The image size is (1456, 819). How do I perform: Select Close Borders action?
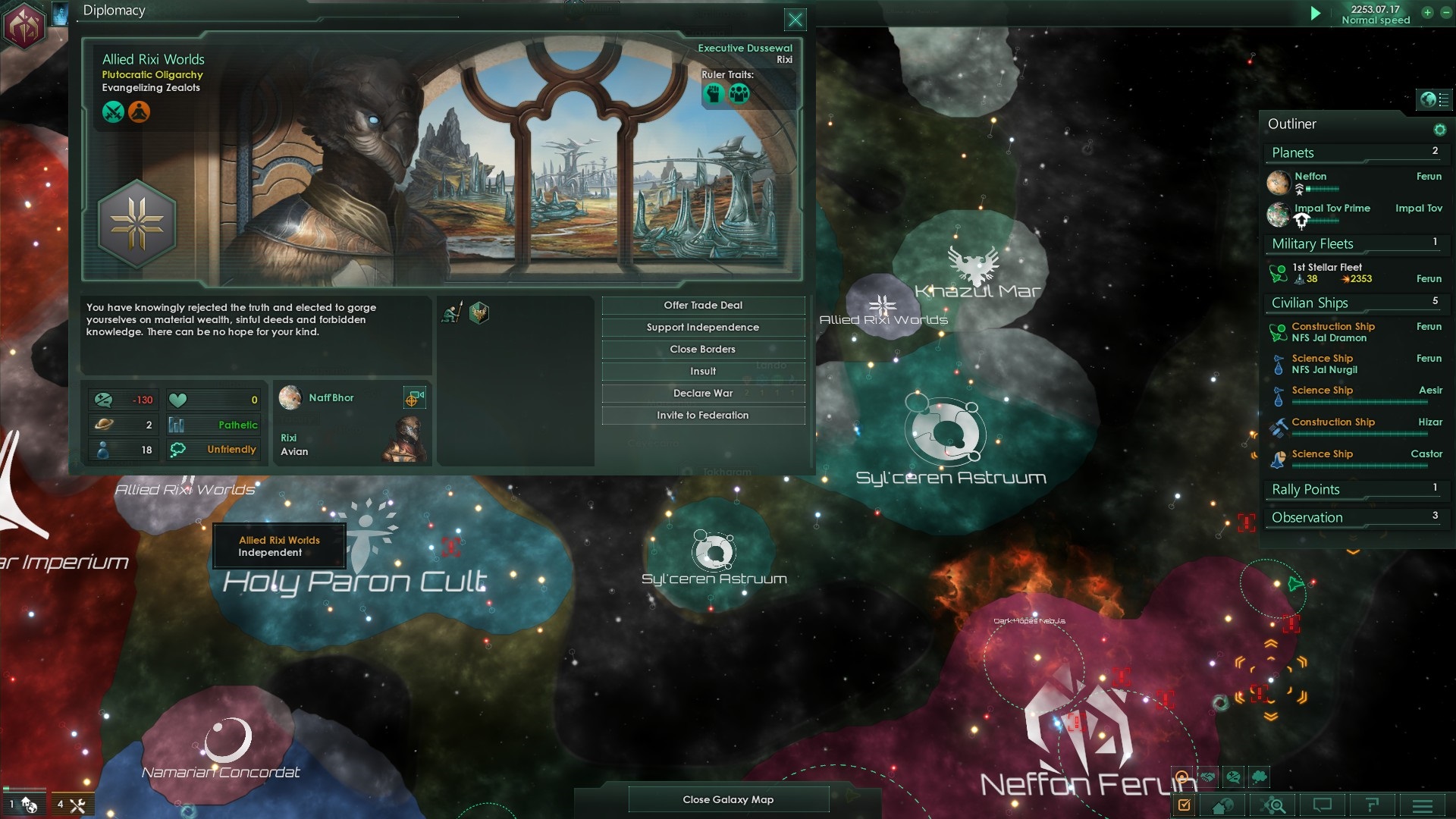703,350
